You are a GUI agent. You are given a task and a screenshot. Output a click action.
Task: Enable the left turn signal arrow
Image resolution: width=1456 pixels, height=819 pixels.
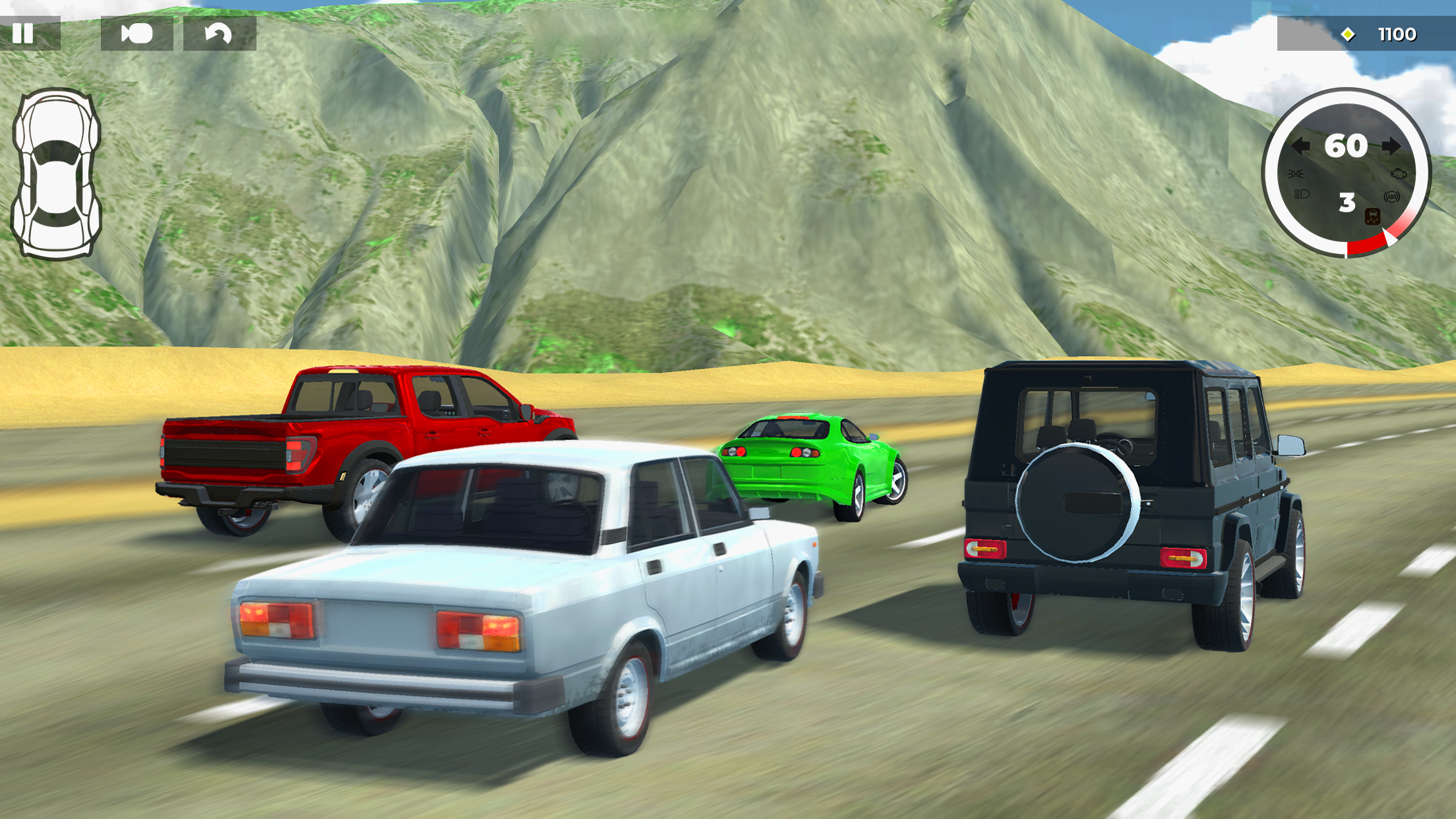1301,146
